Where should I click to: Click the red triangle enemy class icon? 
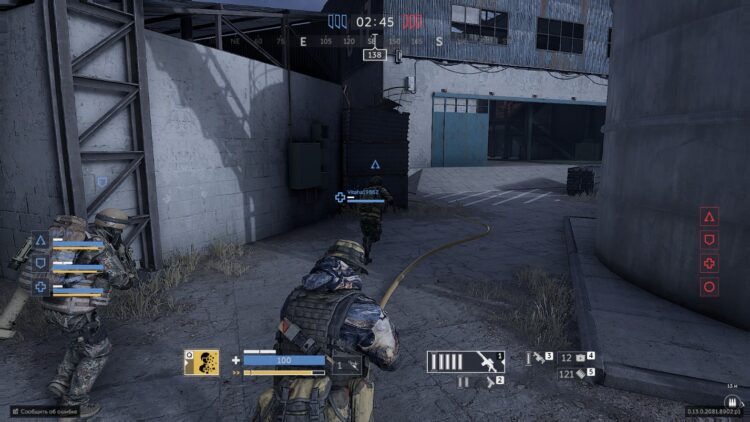click(709, 216)
